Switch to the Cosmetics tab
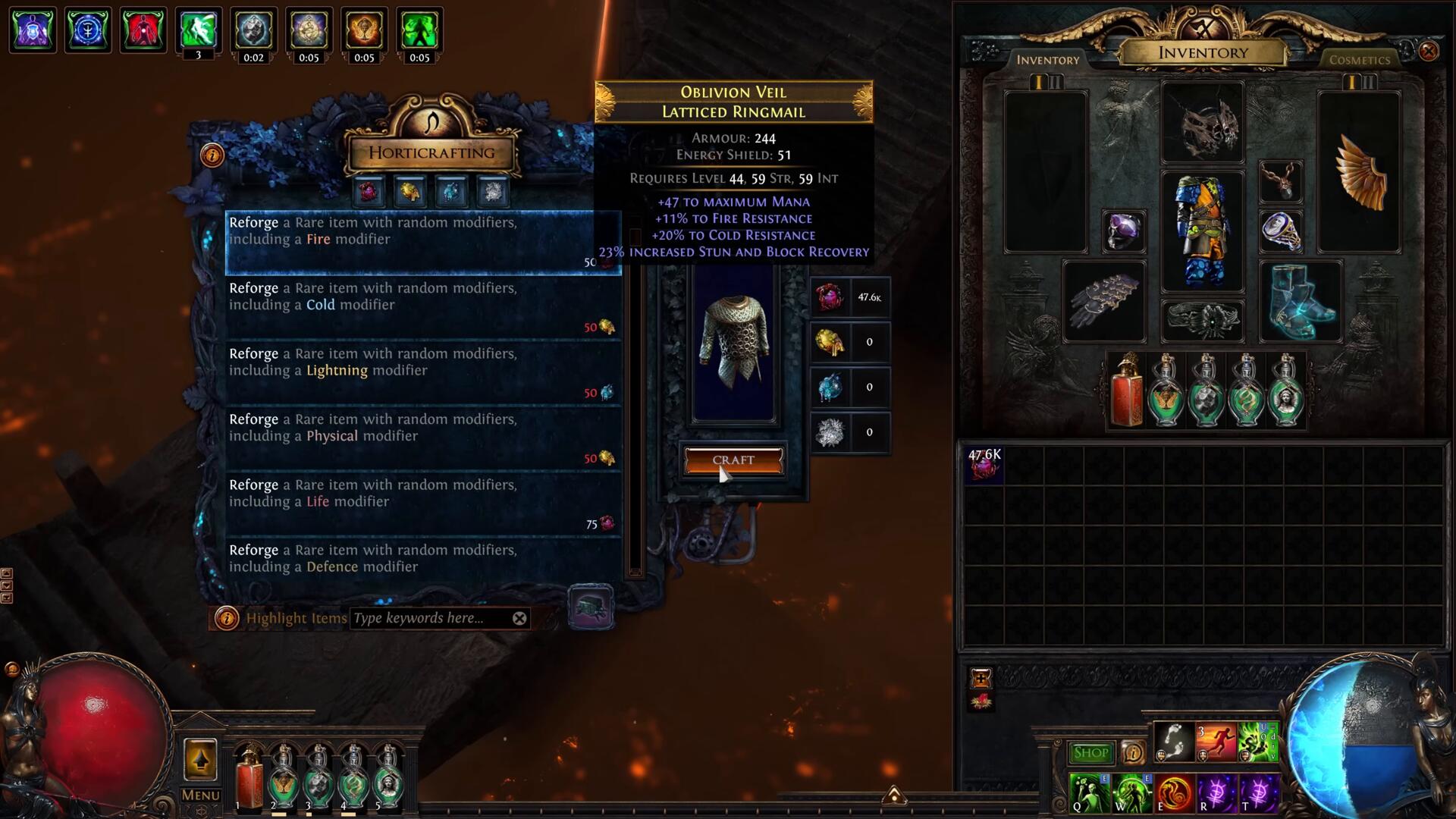 pyautogui.click(x=1359, y=60)
